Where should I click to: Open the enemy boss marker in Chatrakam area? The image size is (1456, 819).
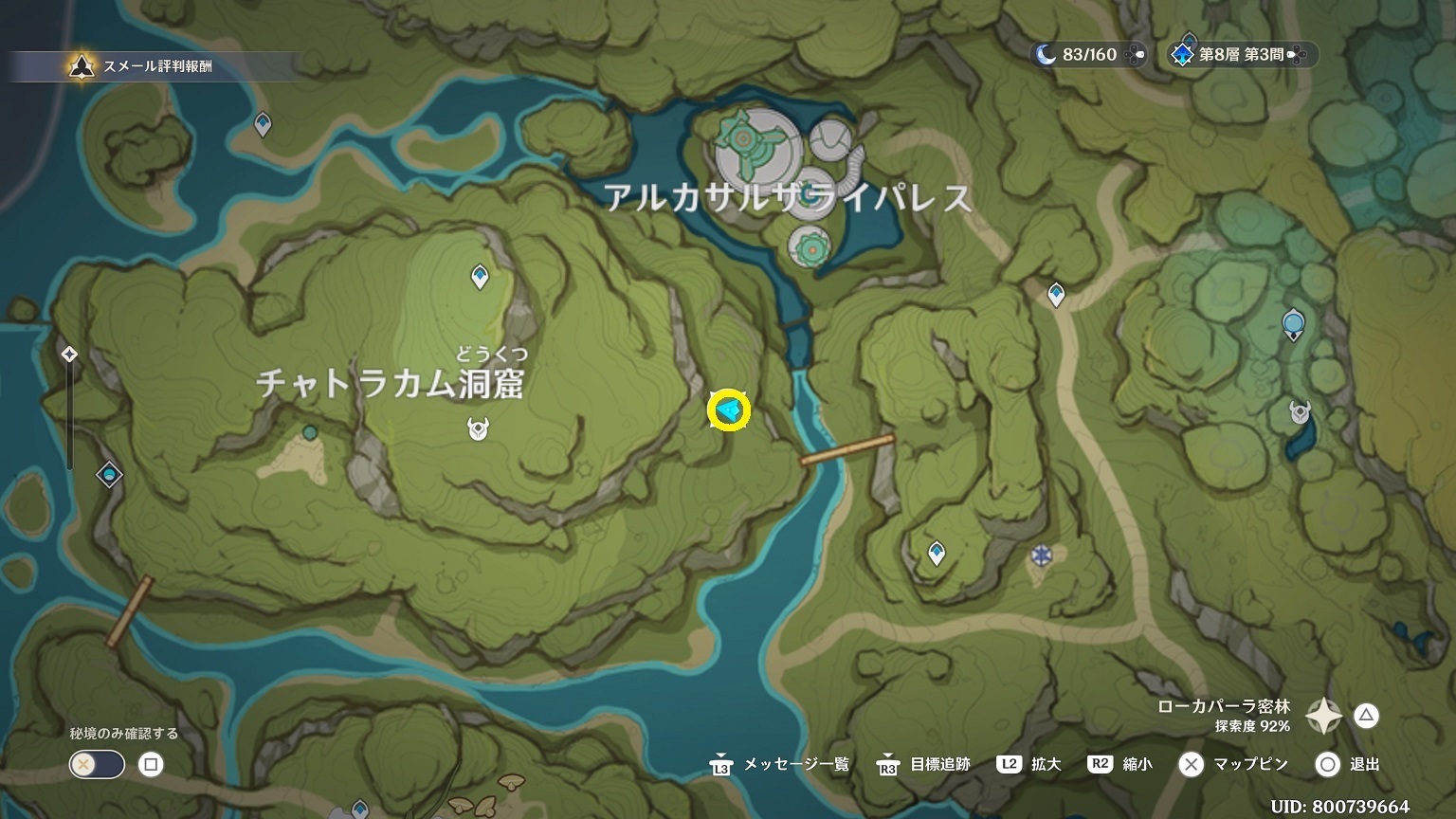click(x=478, y=430)
